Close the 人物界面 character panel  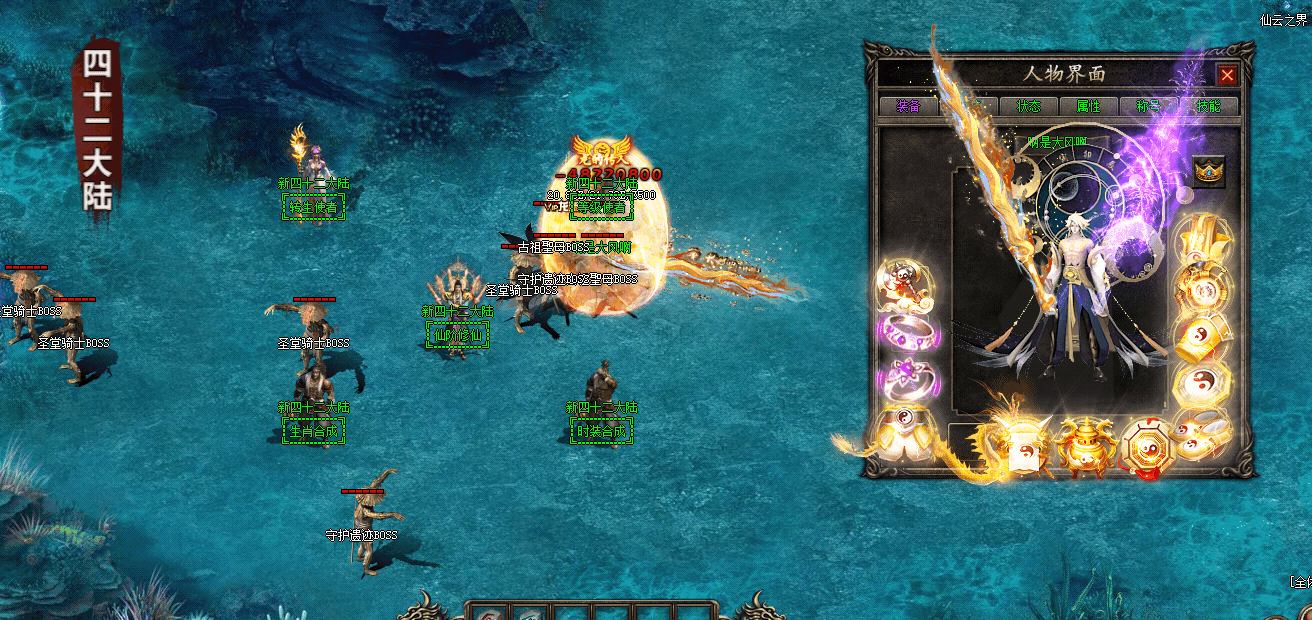click(x=1227, y=75)
